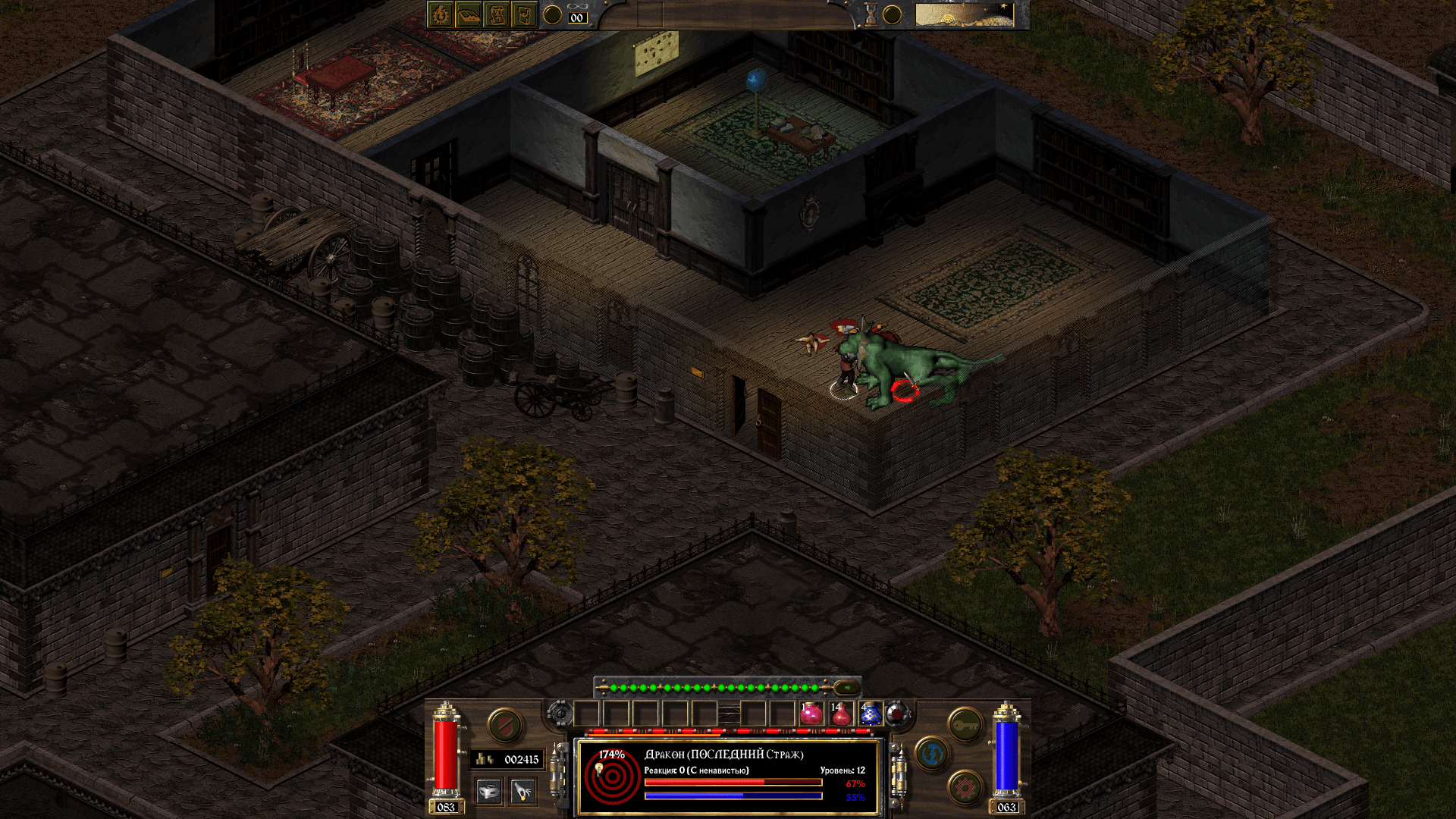Open the character sheet via the gear icon

click(440, 15)
